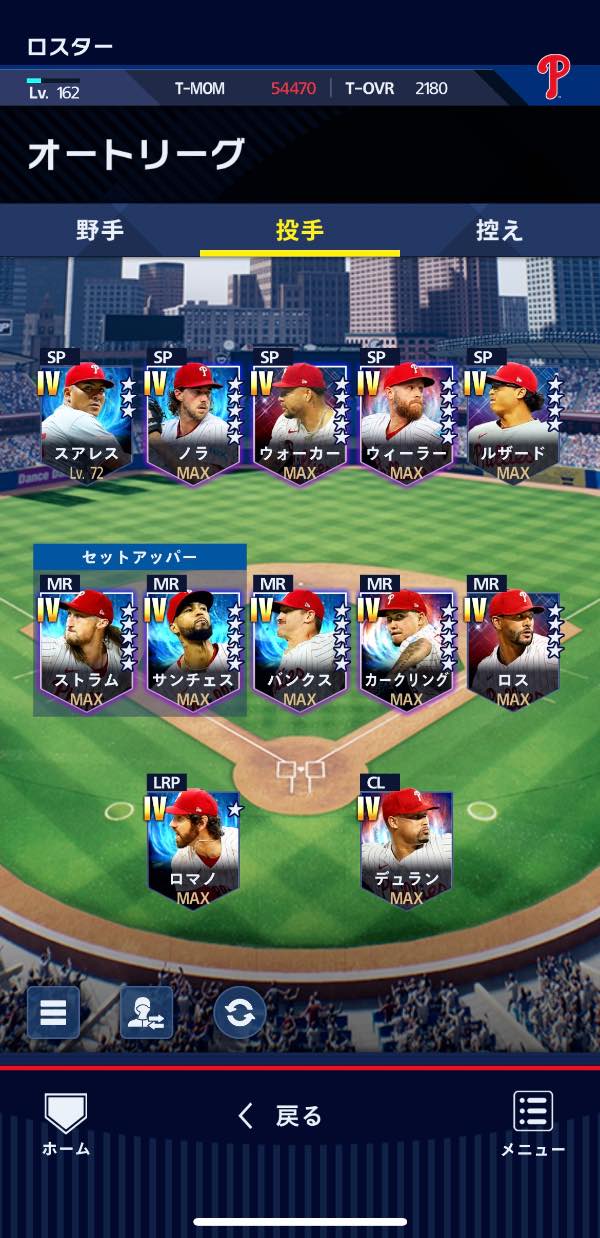Viewport: 600px width, 1238px height.
Task: Switch to the 野手 tab
Action: (100, 230)
